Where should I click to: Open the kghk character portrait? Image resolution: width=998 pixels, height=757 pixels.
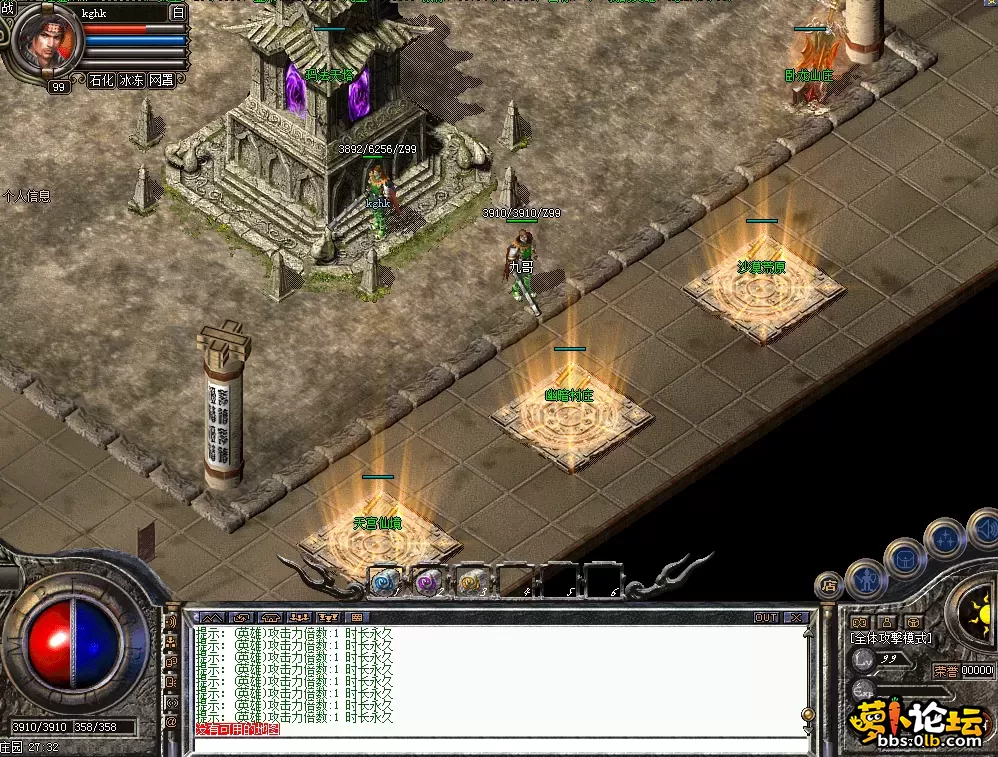46,40
